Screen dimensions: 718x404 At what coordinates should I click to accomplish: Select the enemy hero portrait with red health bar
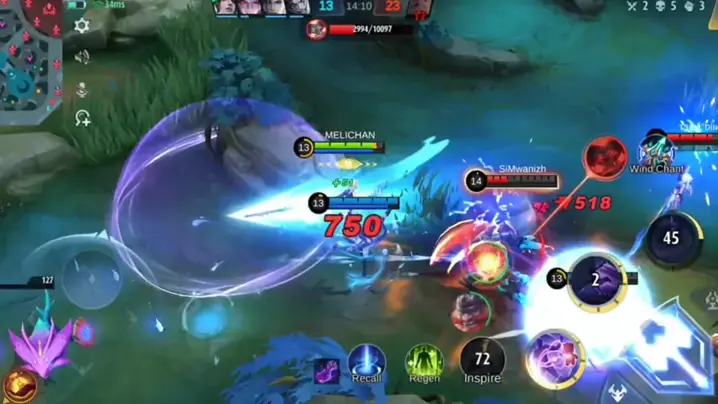(x=317, y=29)
